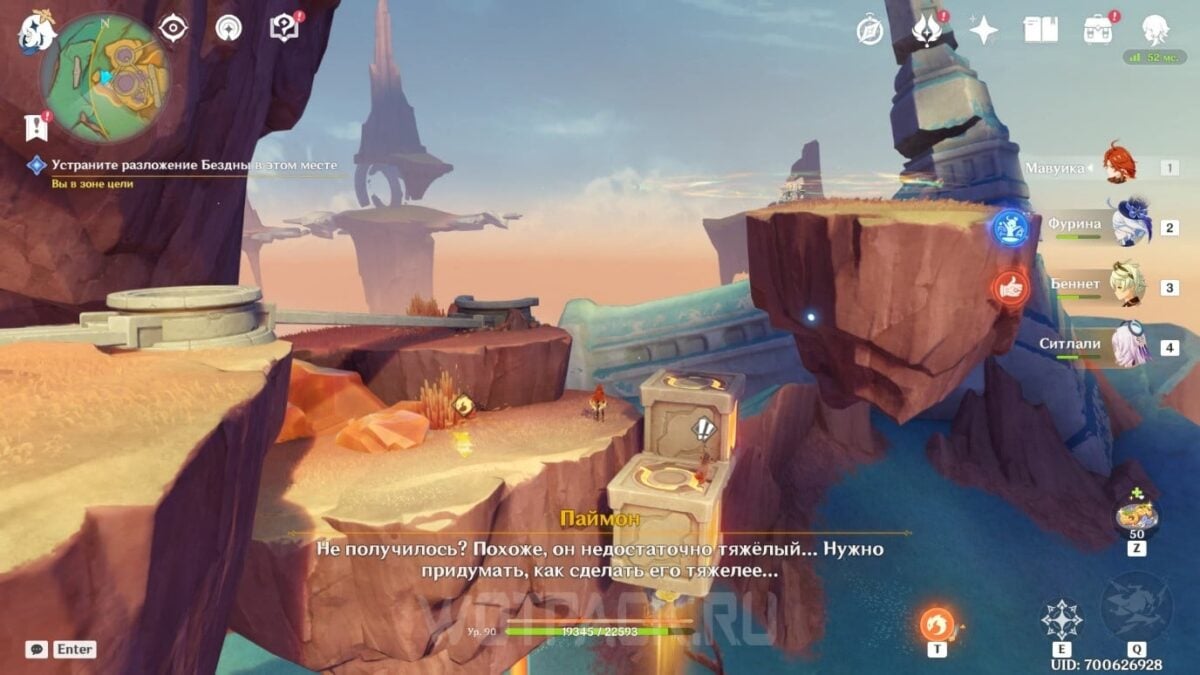Click the eye icon beside the minimap
The height and width of the screenshot is (675, 1200).
pyautogui.click(x=173, y=28)
